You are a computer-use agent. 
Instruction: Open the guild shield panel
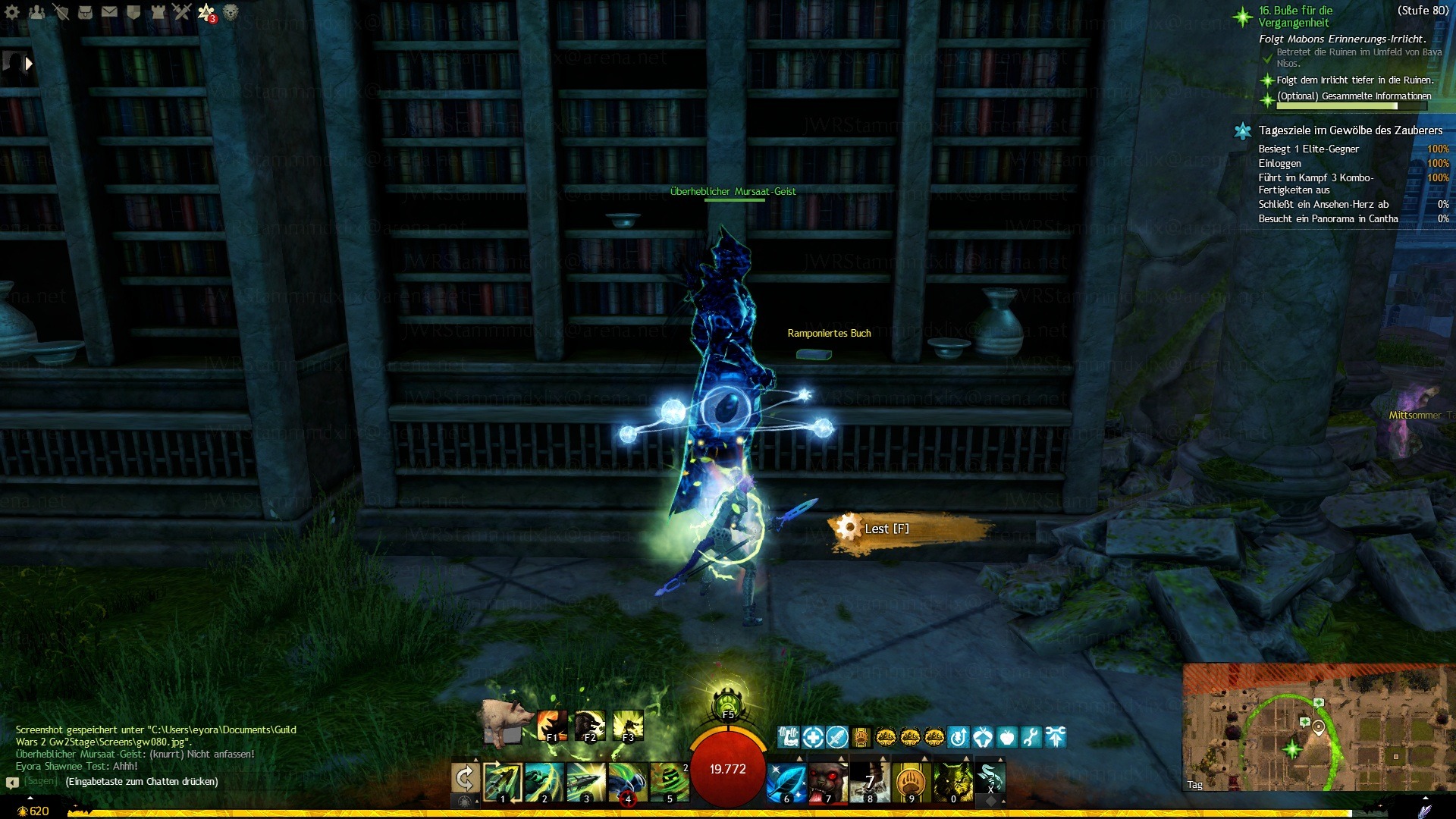133,11
